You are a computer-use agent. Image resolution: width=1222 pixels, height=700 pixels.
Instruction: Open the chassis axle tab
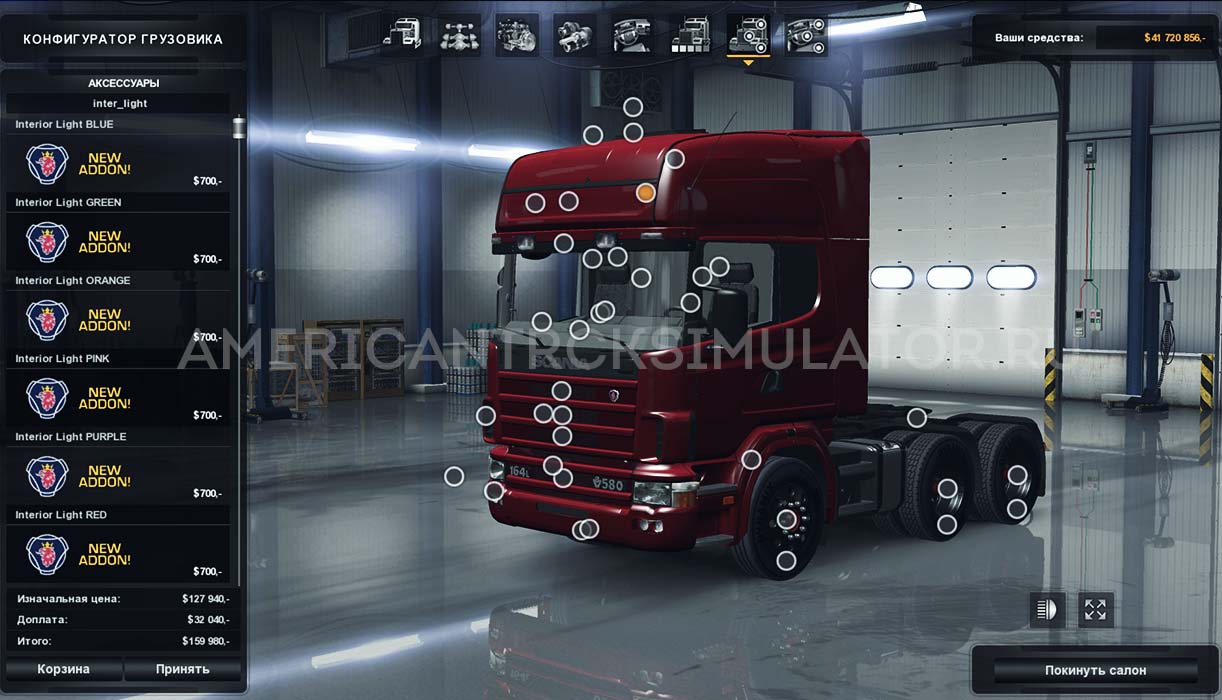click(x=460, y=35)
